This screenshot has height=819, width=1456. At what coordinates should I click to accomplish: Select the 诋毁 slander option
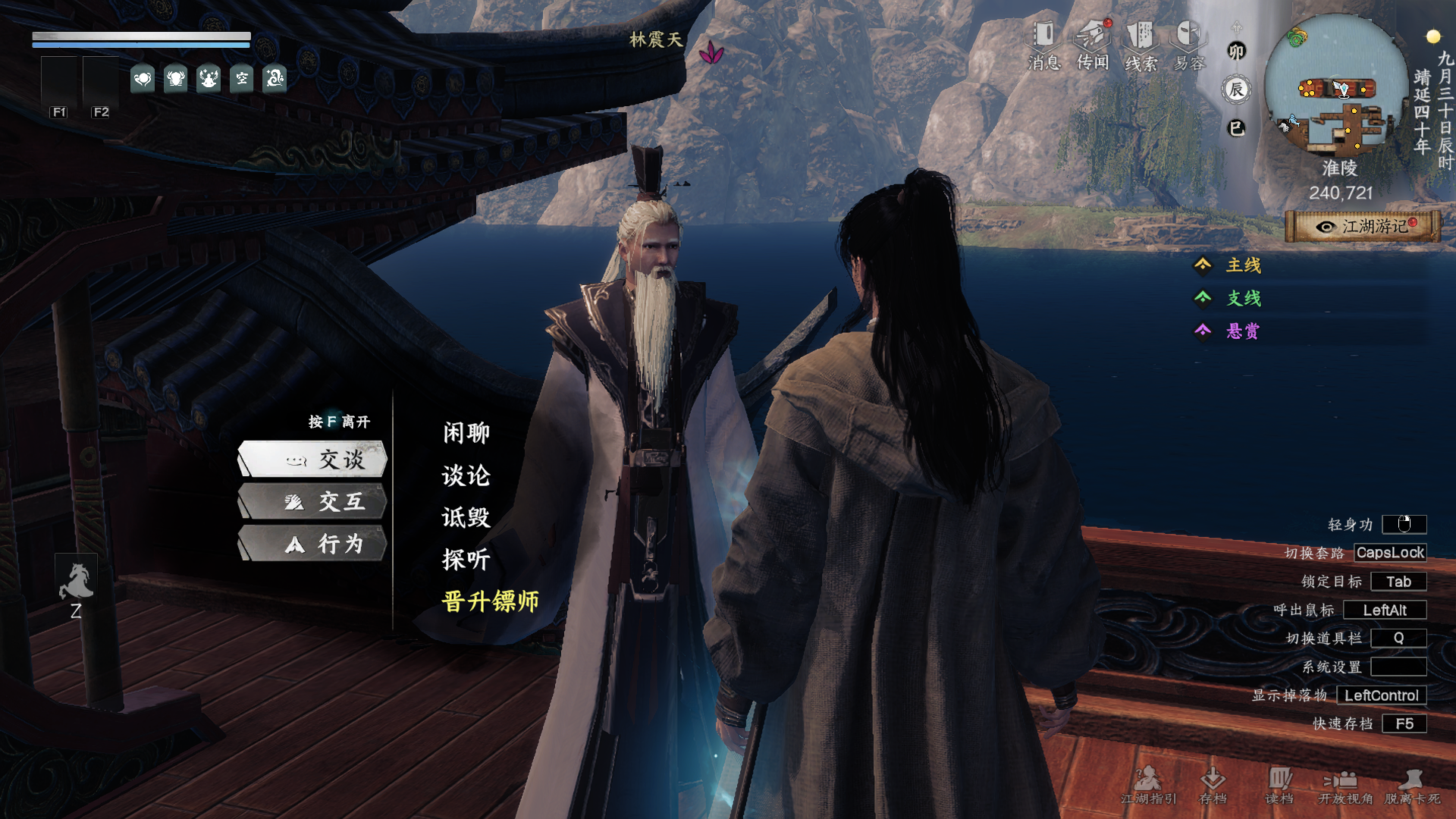[466, 517]
